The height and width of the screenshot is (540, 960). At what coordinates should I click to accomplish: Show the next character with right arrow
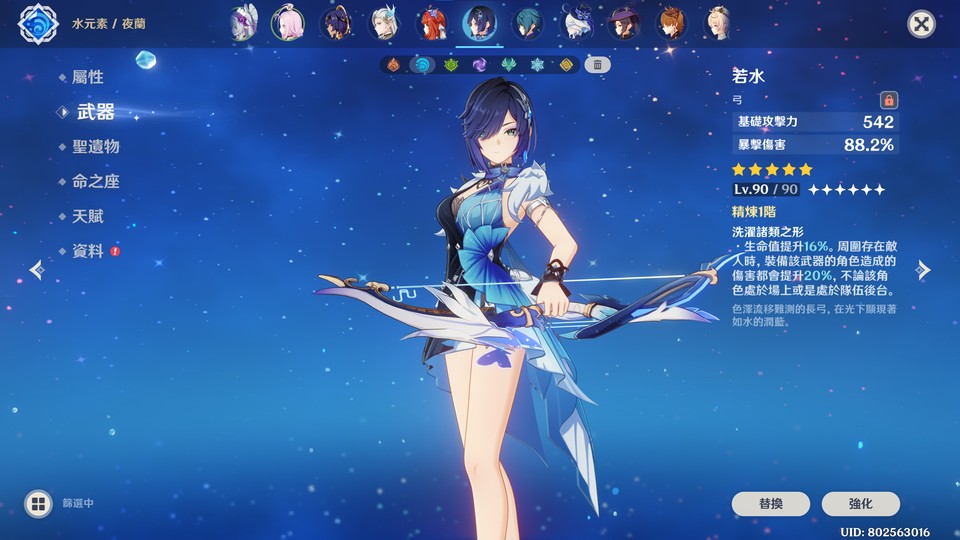coord(924,270)
